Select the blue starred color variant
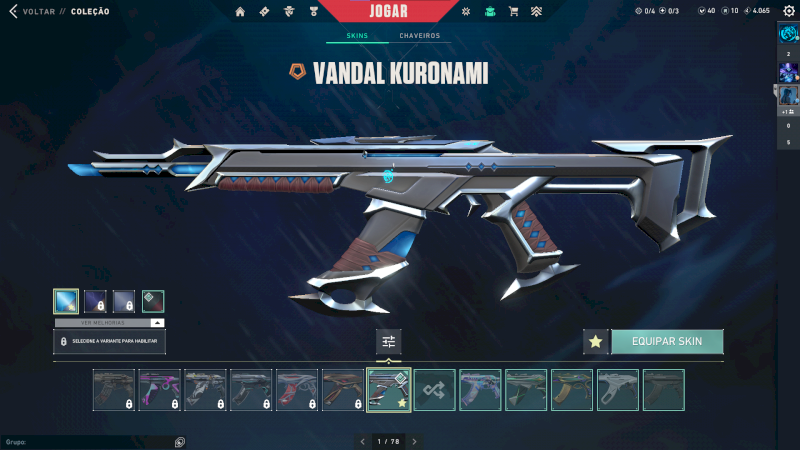 point(66,301)
